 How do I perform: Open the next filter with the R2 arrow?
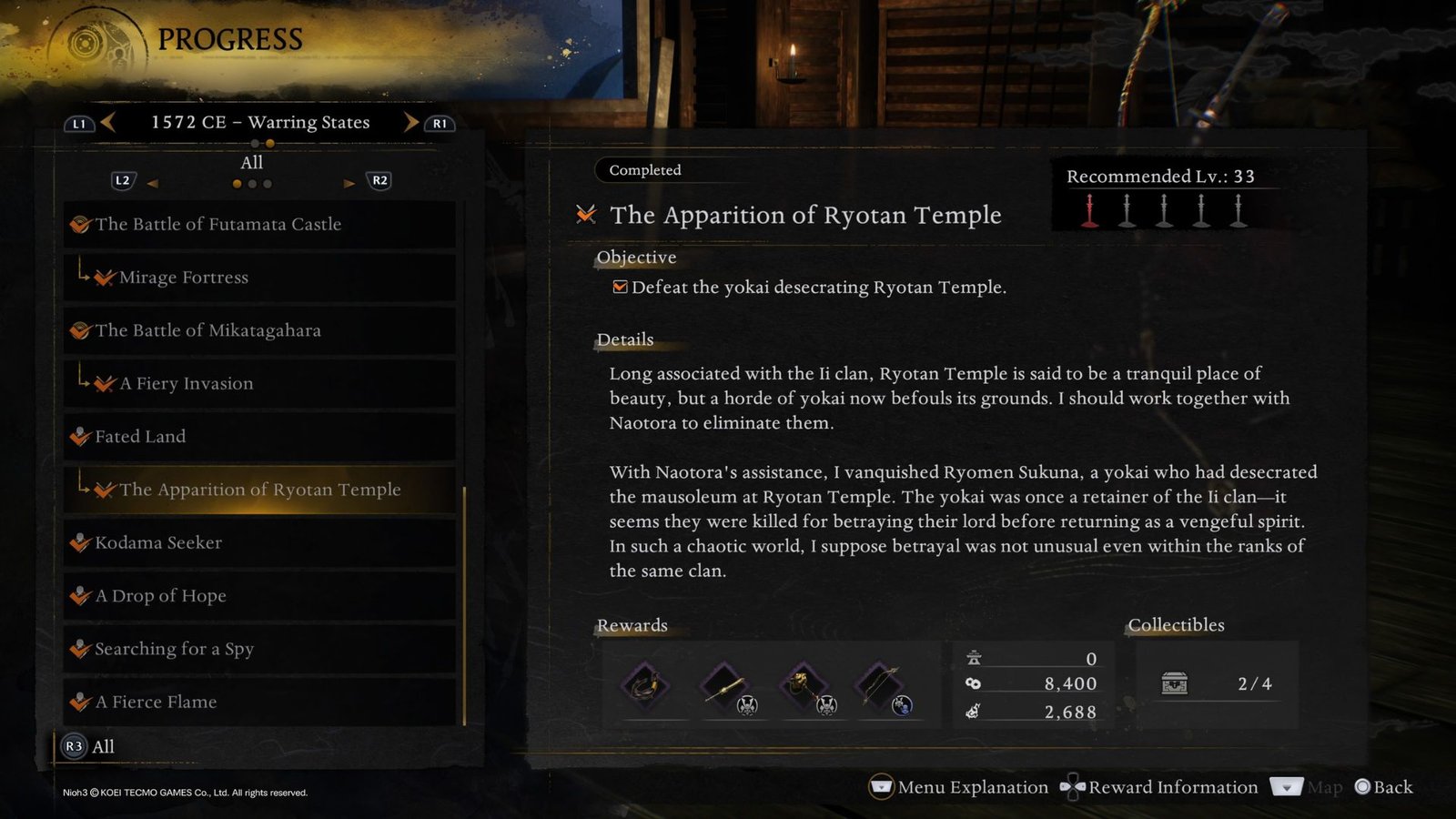[x=350, y=183]
